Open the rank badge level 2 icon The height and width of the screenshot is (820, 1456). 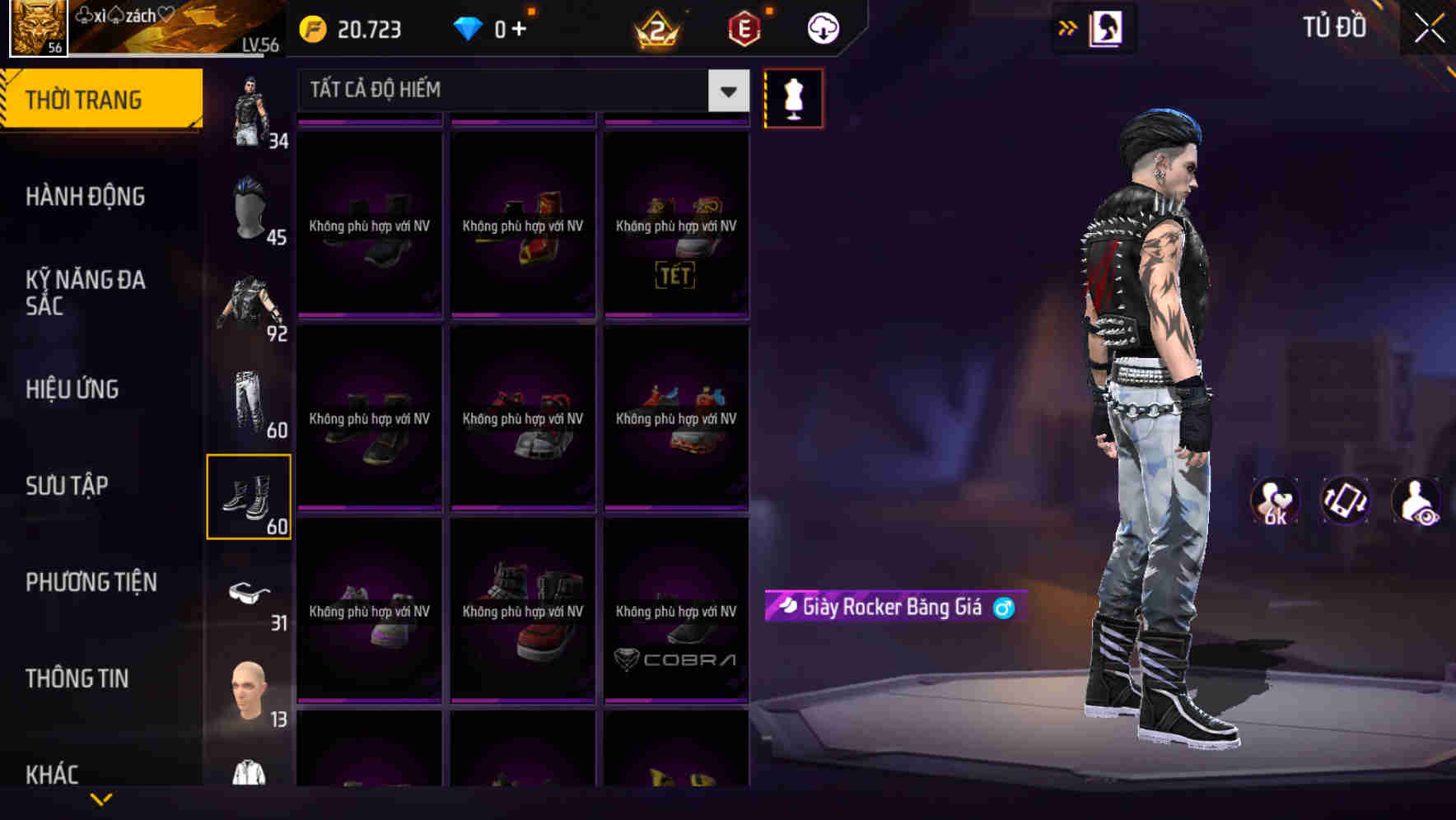pyautogui.click(x=655, y=30)
